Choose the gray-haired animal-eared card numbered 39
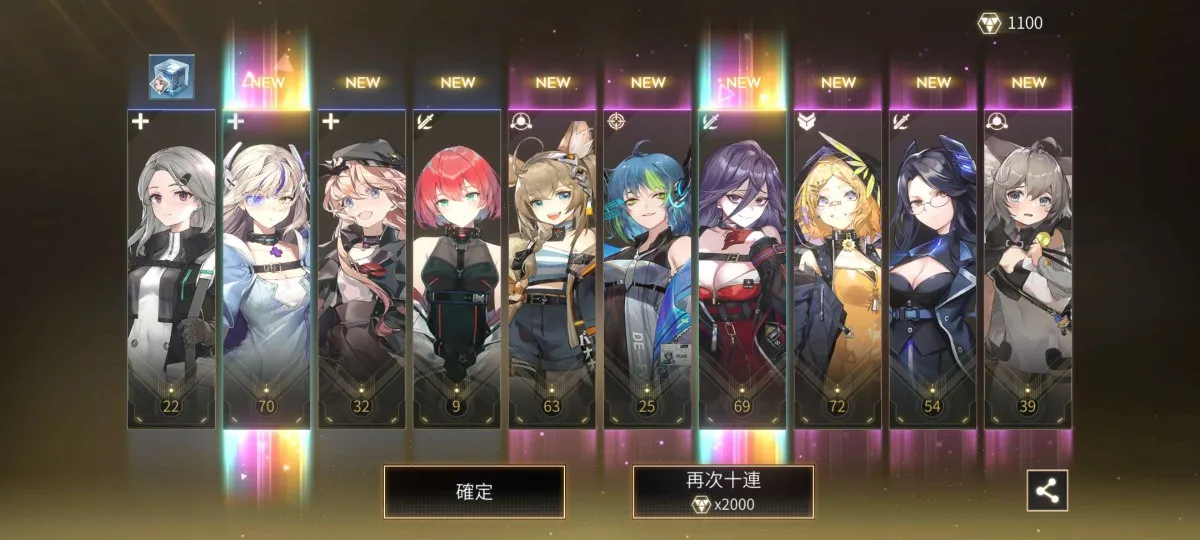 click(x=1028, y=270)
